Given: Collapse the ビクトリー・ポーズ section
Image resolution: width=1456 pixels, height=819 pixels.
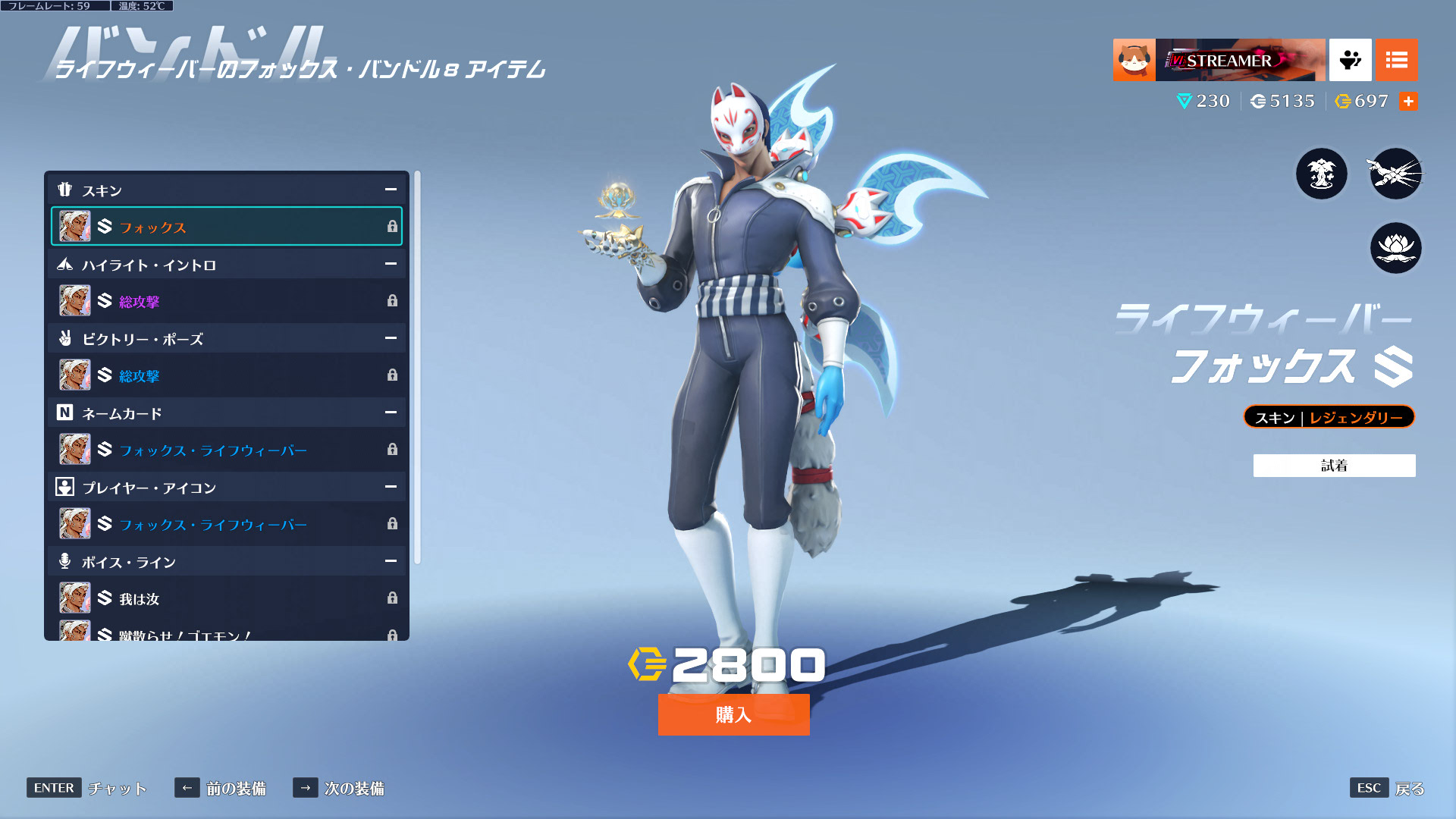Looking at the screenshot, I should 391,338.
